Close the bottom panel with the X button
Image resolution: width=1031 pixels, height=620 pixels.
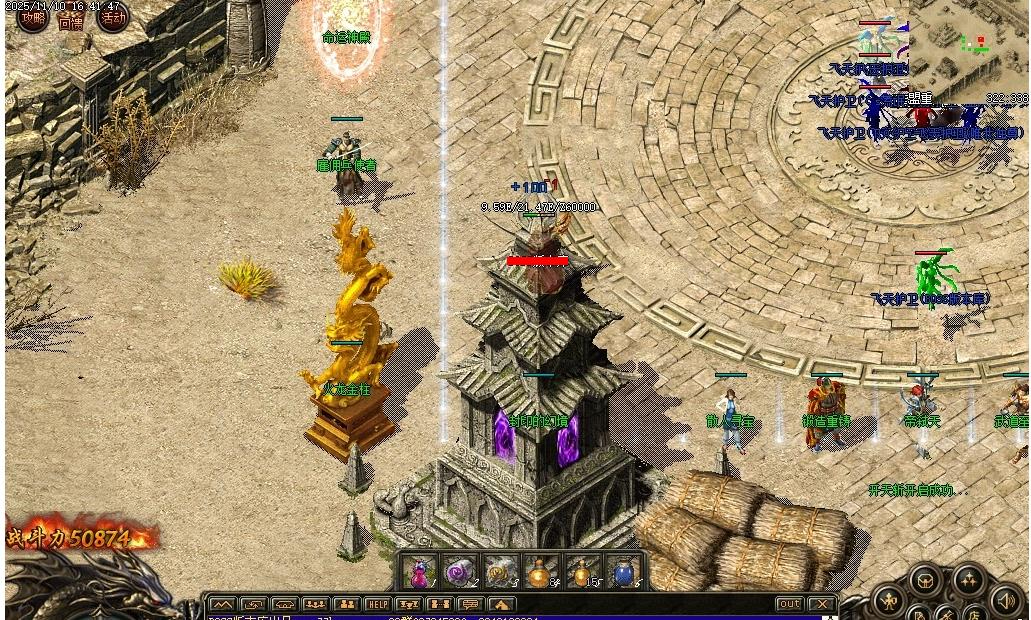[822, 605]
